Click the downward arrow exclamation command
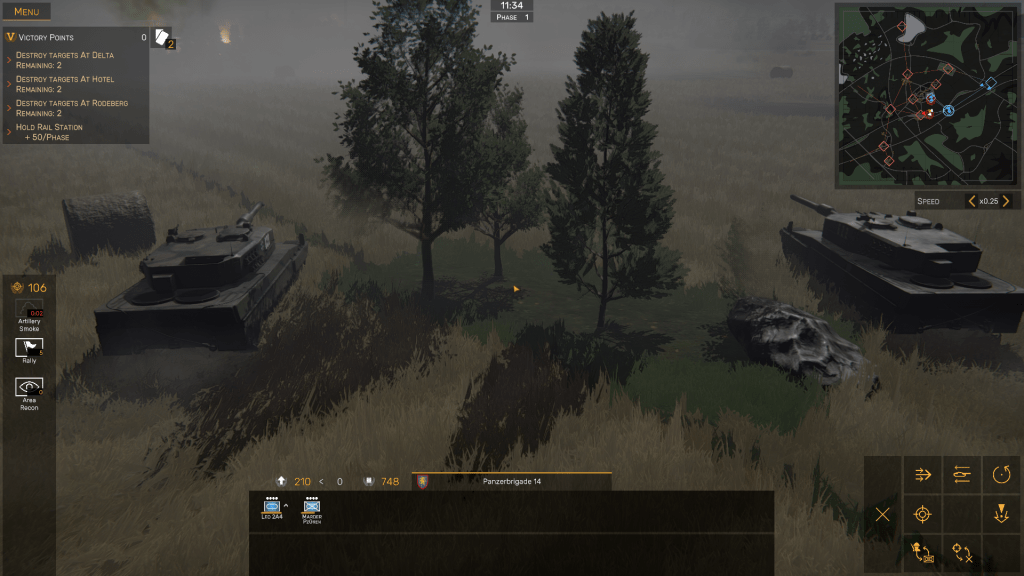 point(1001,514)
